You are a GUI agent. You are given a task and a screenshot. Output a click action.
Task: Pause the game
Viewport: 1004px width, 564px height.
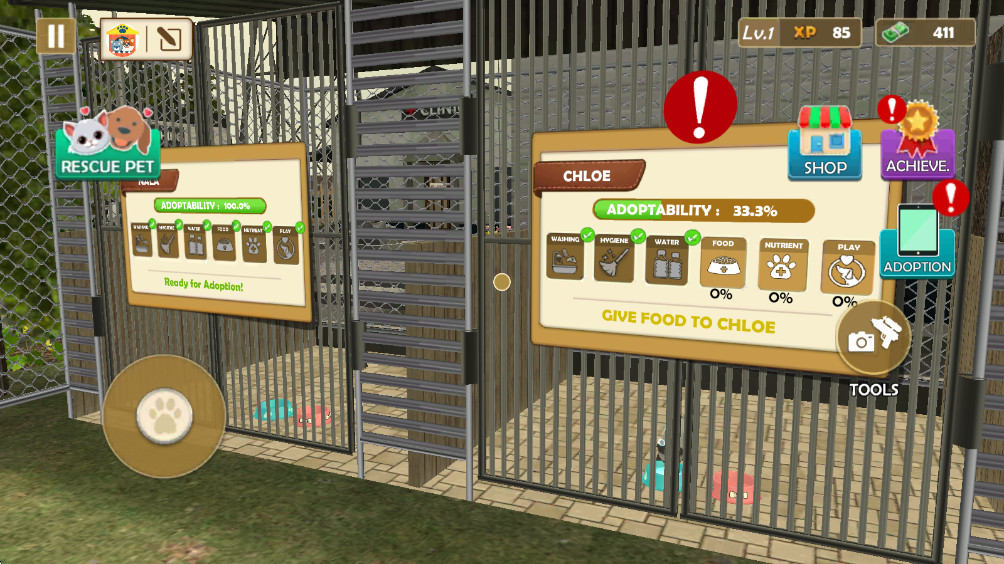[x=56, y=37]
